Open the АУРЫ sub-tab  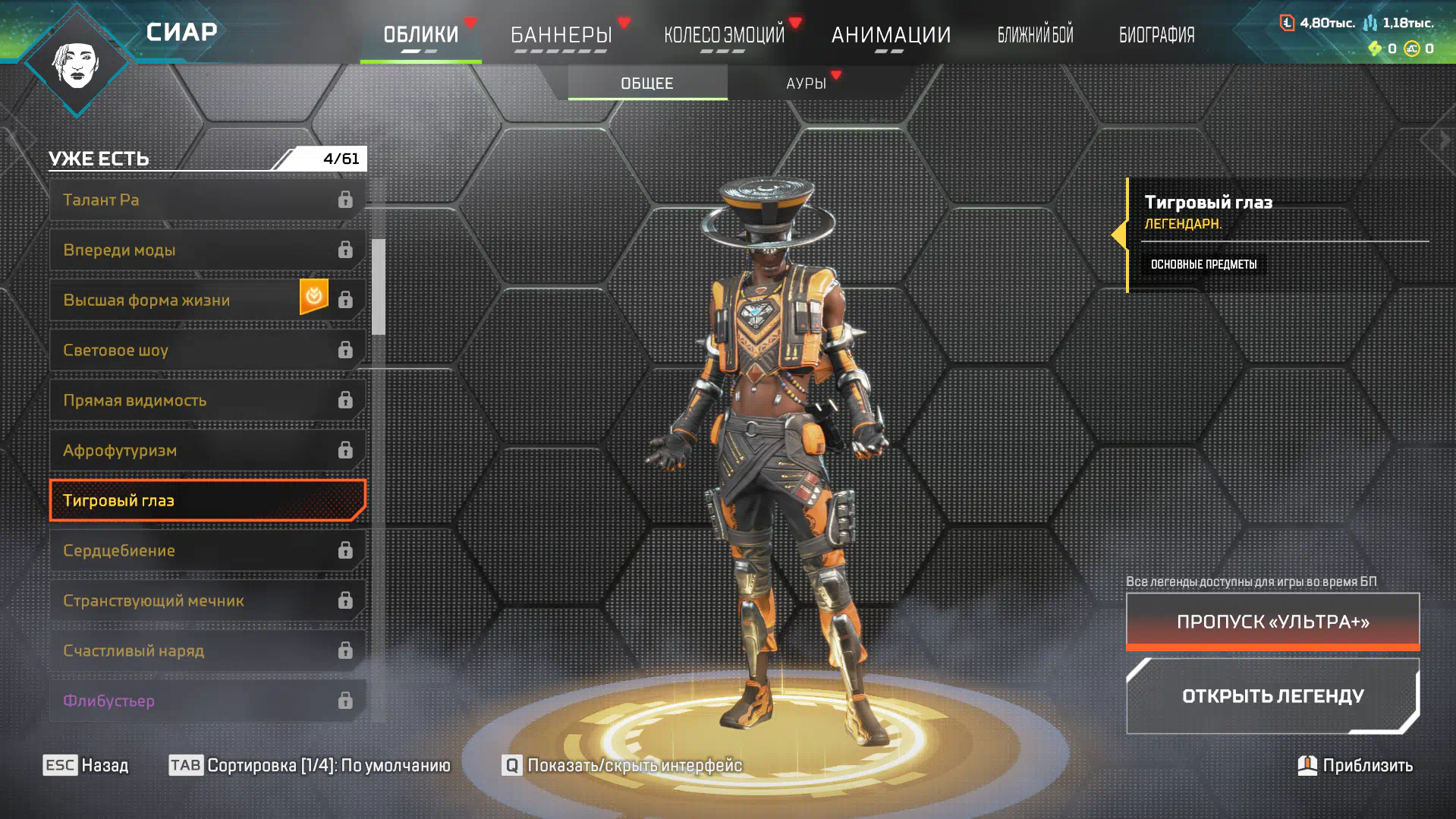(806, 83)
